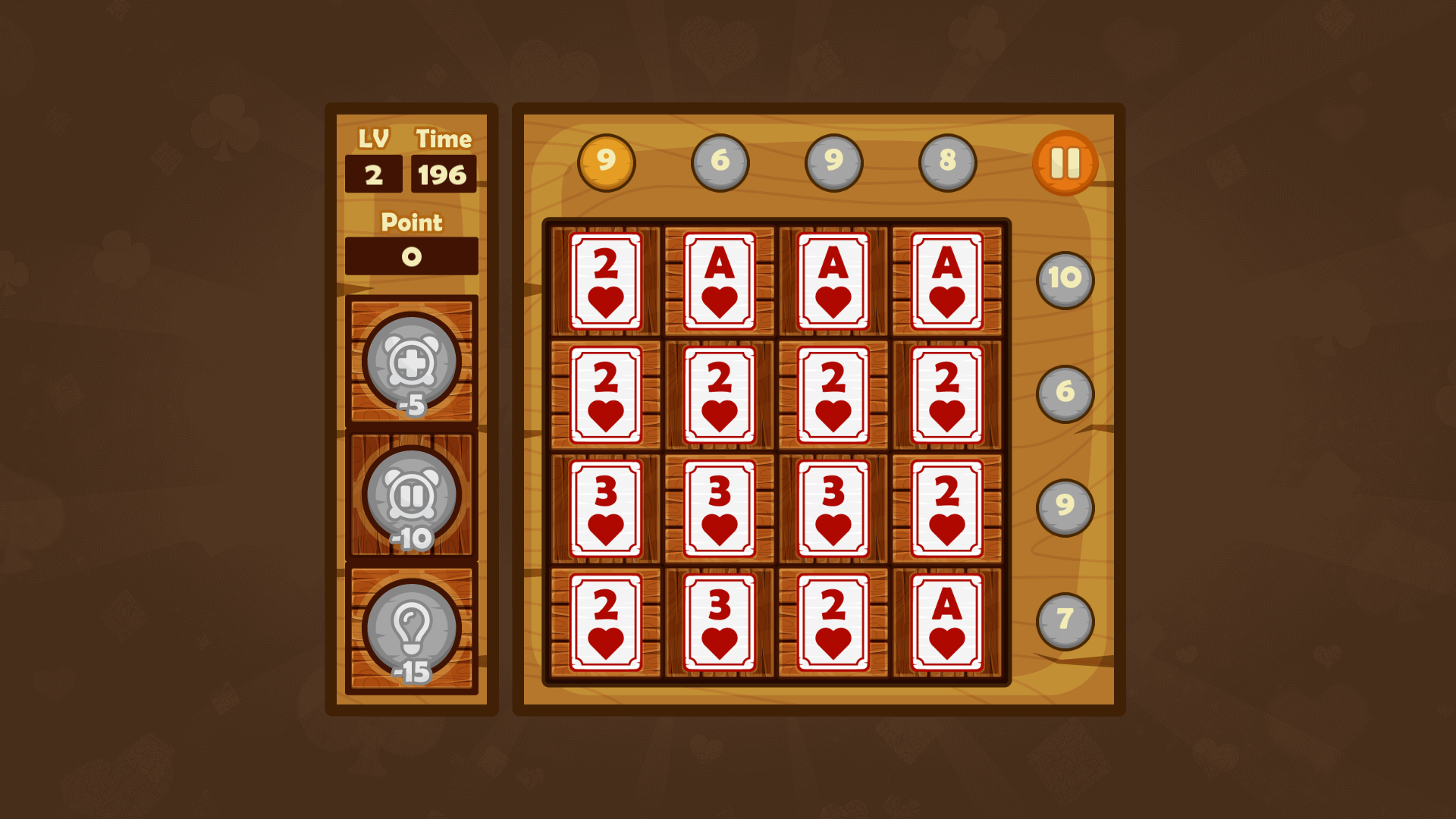
Task: Click the 9 row target circle
Action: (x=1065, y=507)
